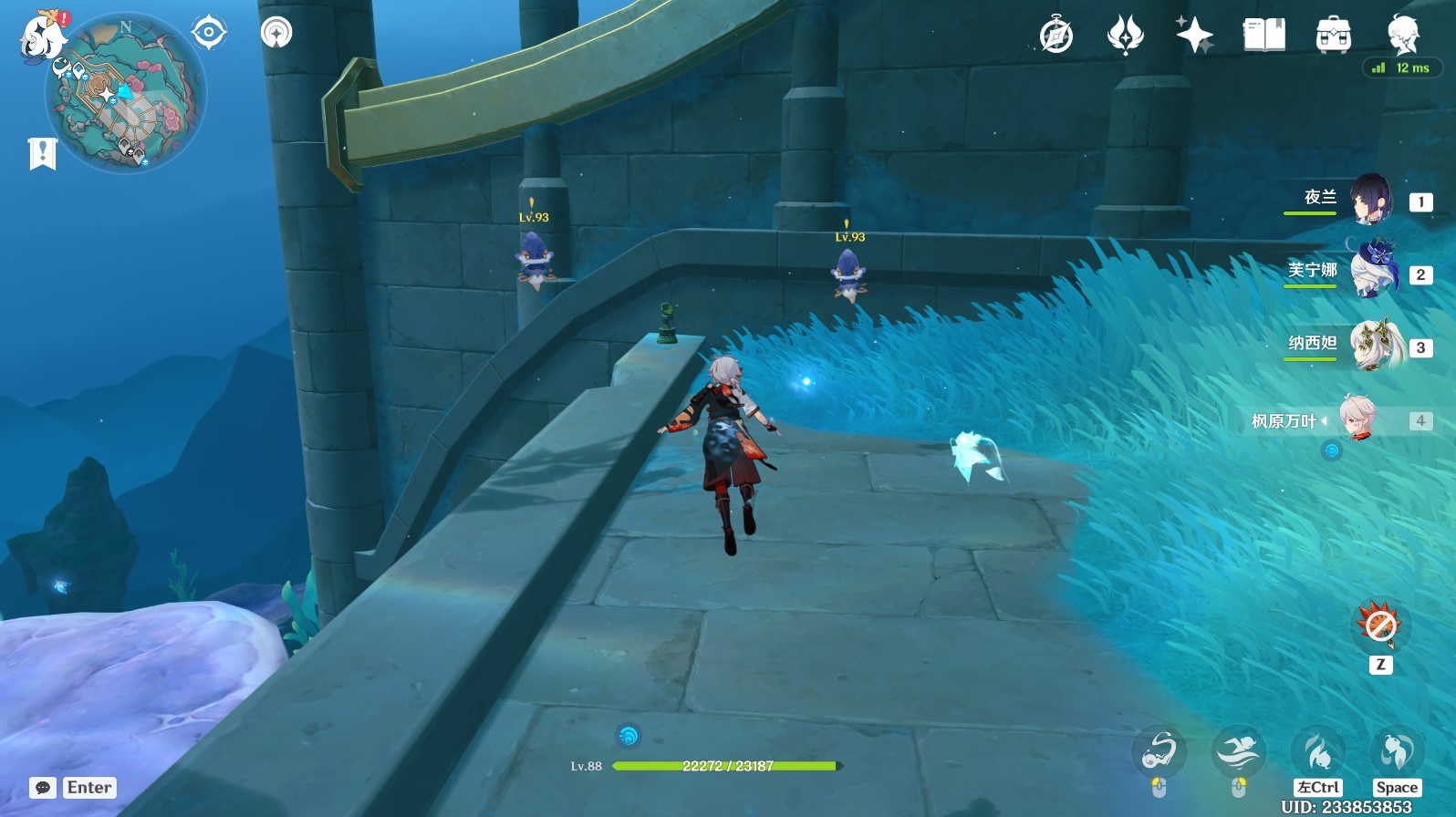Open the compass icon in the top bar
This screenshot has height=817, width=1456.
coord(1056,36)
